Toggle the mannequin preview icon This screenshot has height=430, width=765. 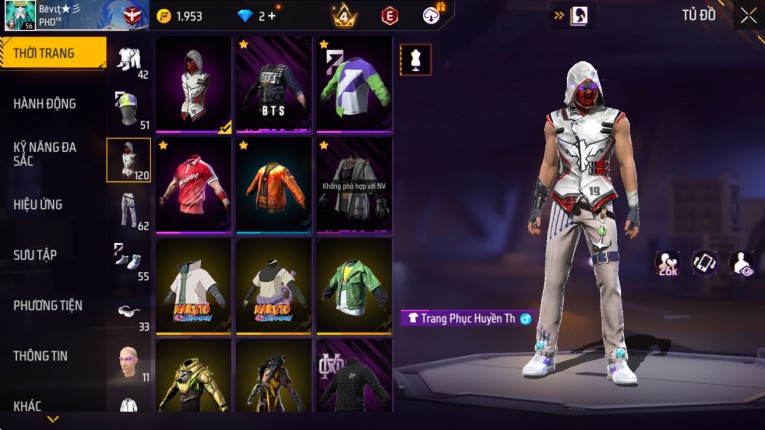point(415,59)
